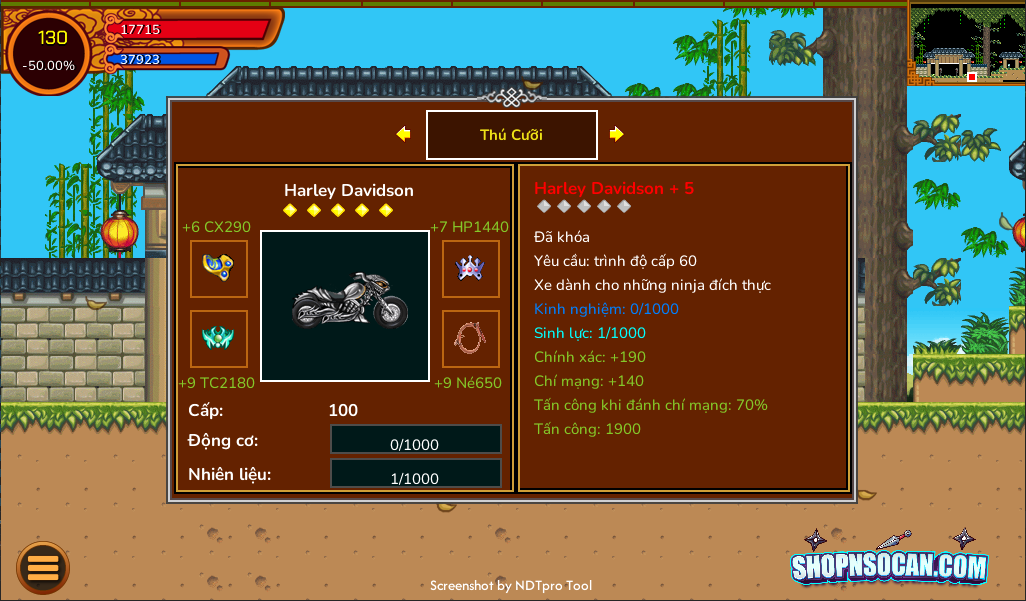
Task: Select the +9 TC2180 mount equipment slot
Action: pos(219,339)
